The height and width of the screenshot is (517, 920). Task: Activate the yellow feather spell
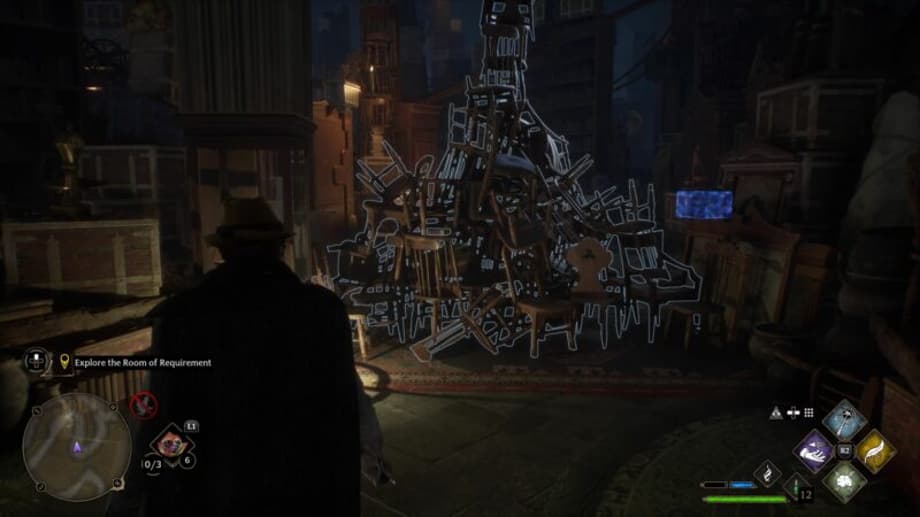[x=874, y=450]
